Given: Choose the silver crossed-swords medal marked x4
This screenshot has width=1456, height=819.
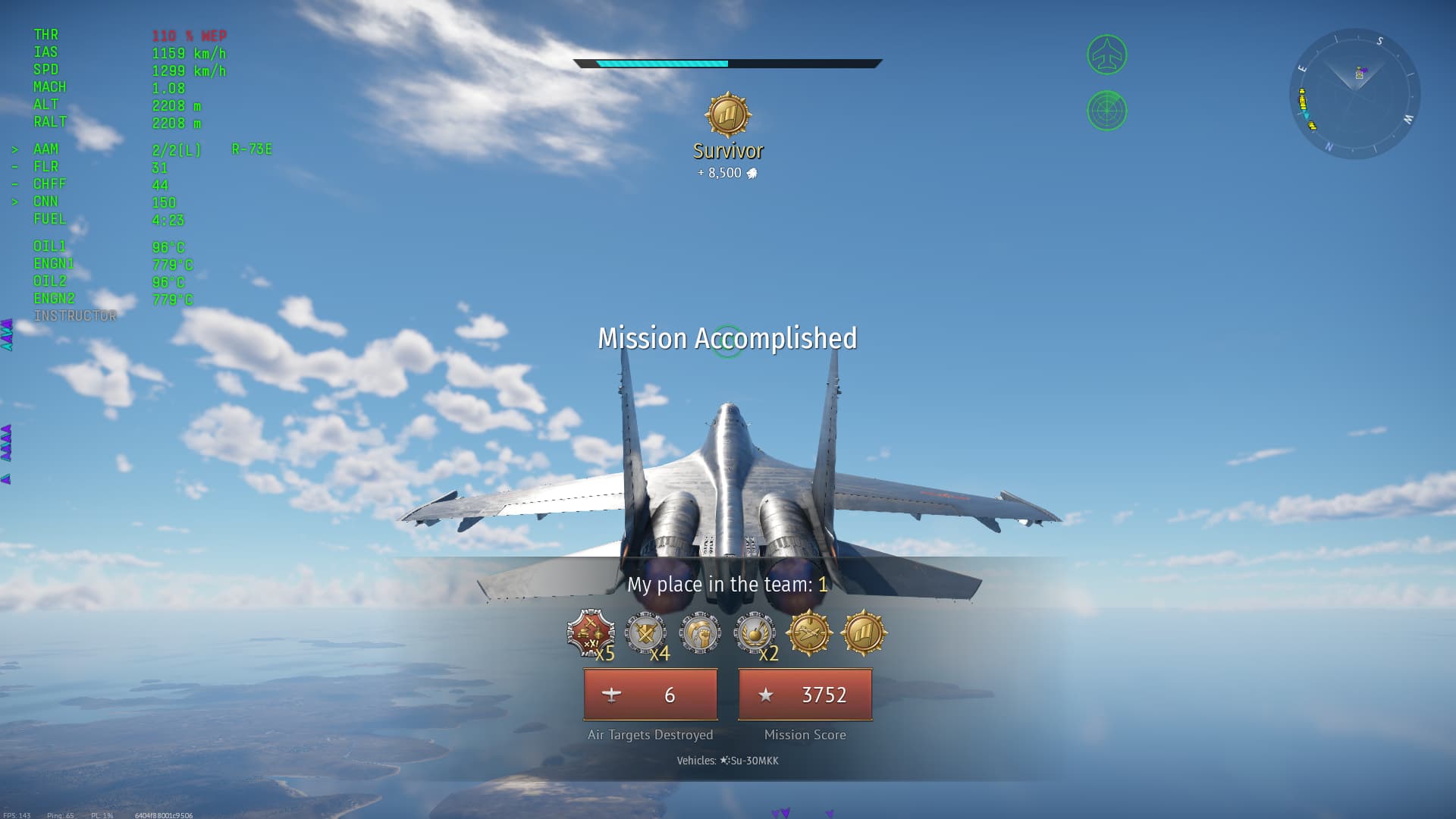Looking at the screenshot, I should [x=645, y=632].
